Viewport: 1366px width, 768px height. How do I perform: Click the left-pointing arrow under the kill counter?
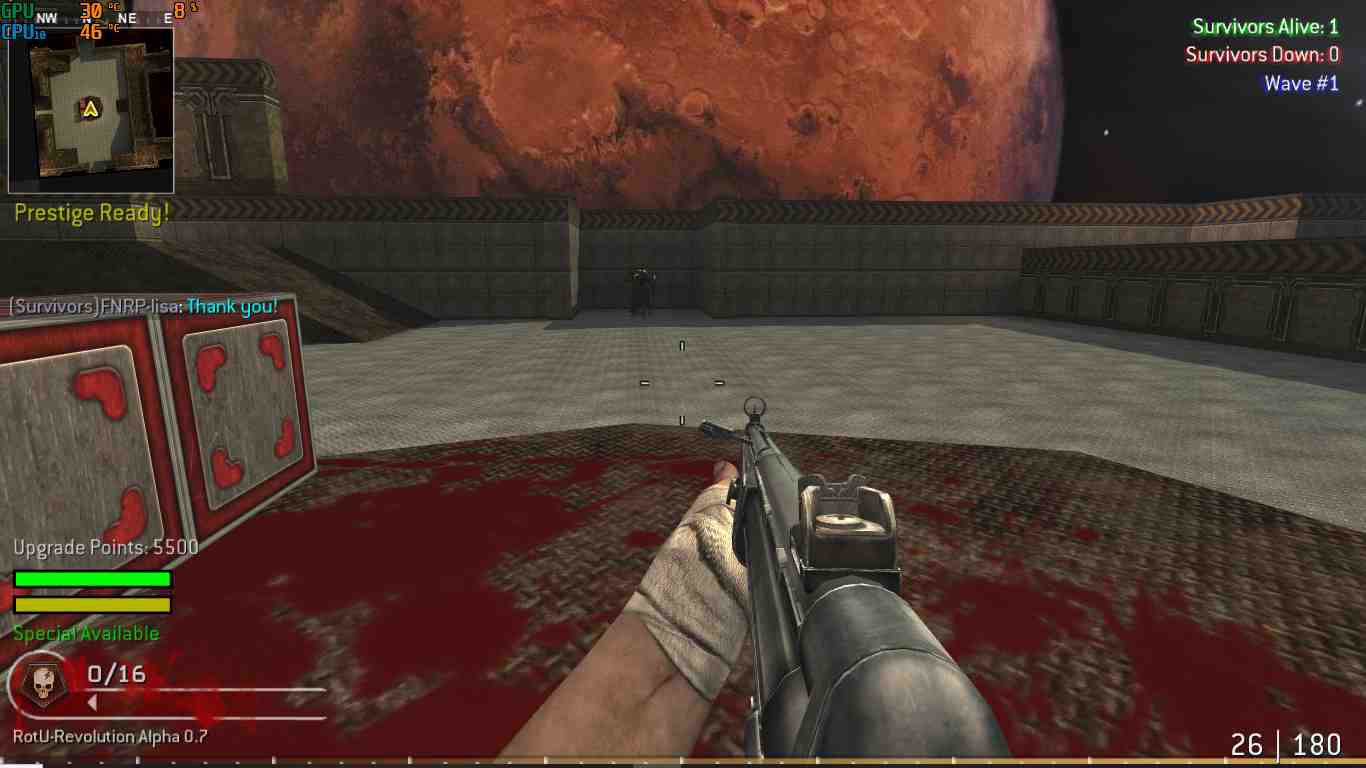[94, 702]
